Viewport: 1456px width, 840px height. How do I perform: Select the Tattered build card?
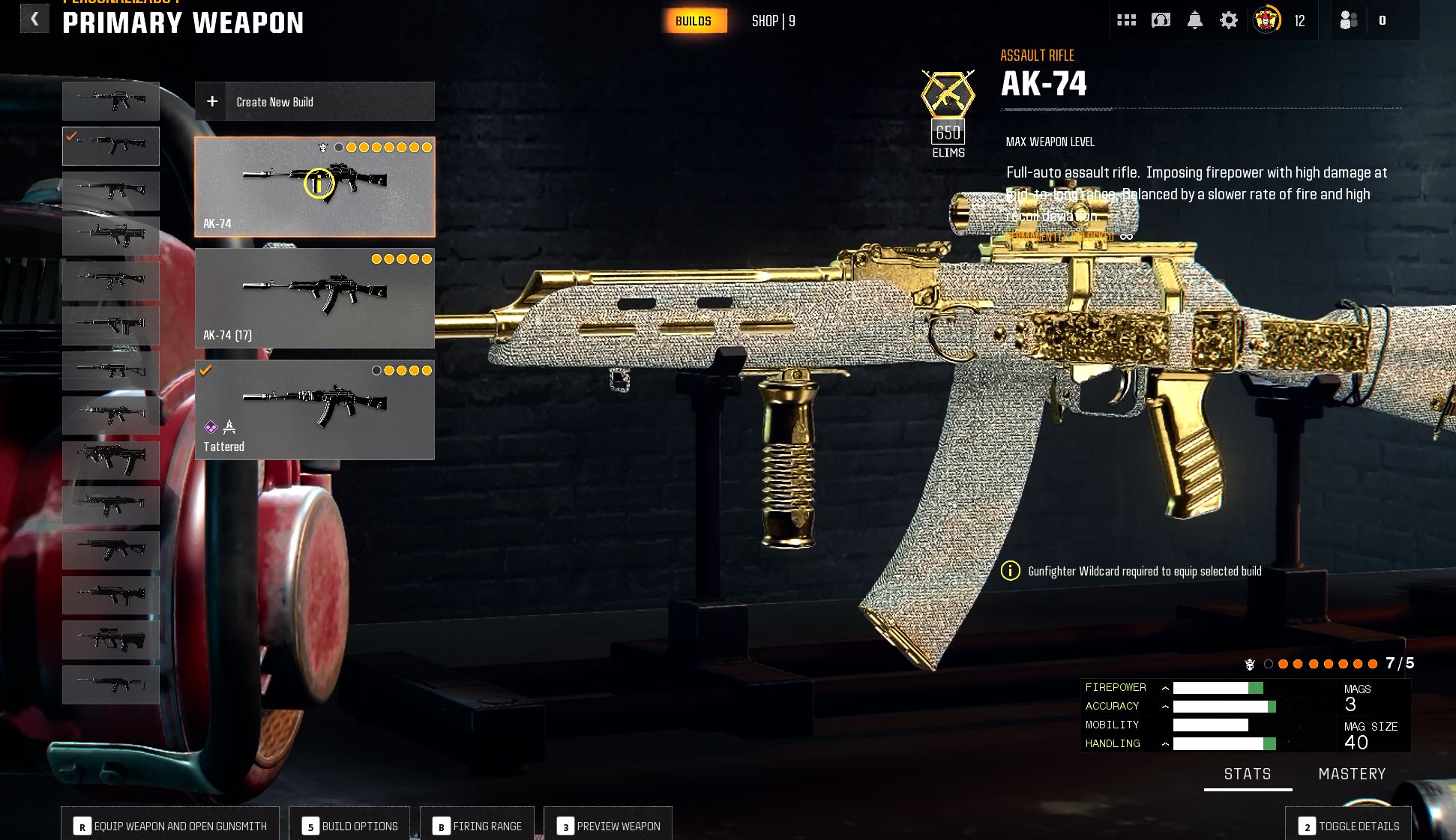coord(315,410)
